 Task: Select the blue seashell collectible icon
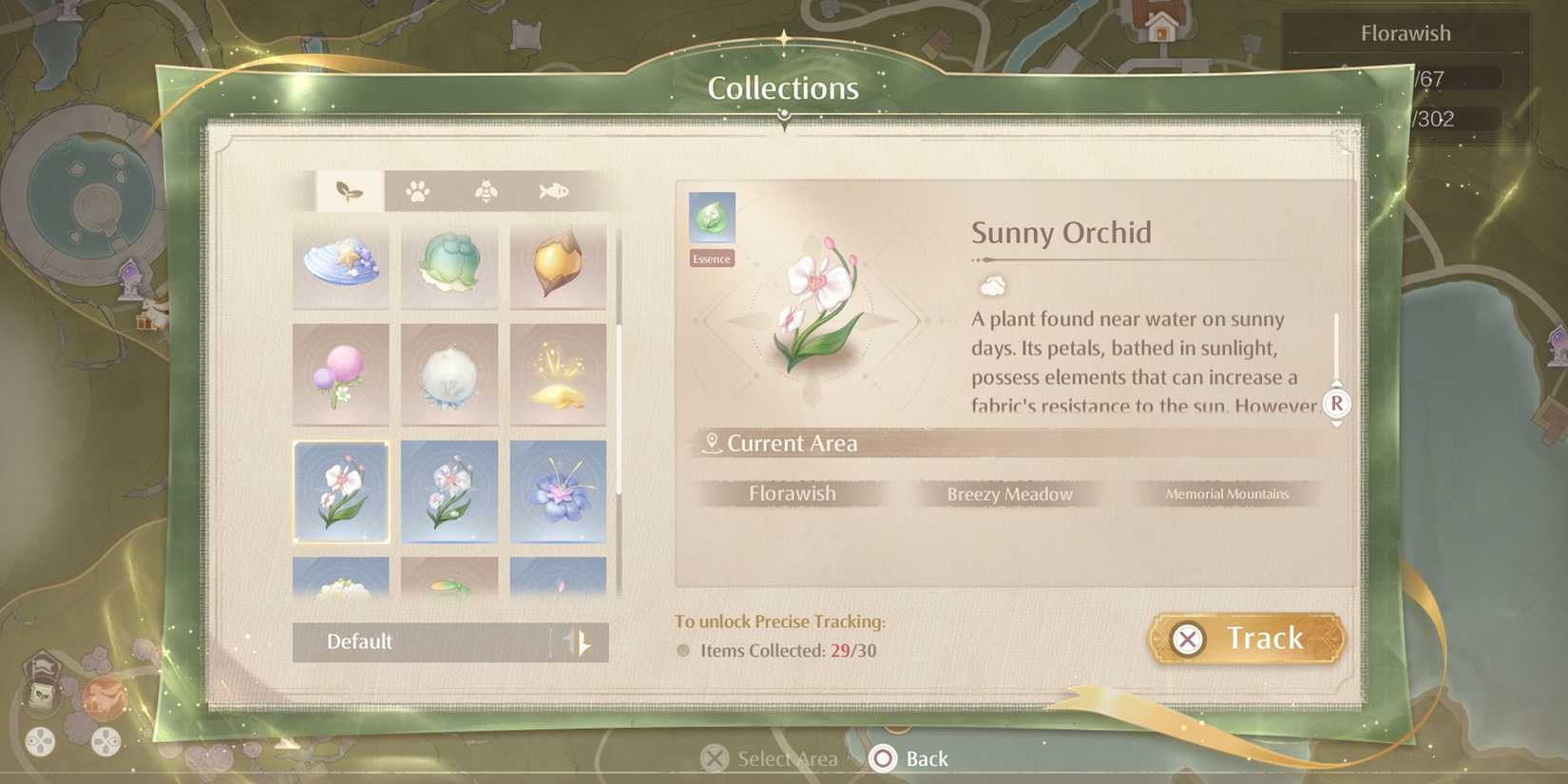coord(341,266)
